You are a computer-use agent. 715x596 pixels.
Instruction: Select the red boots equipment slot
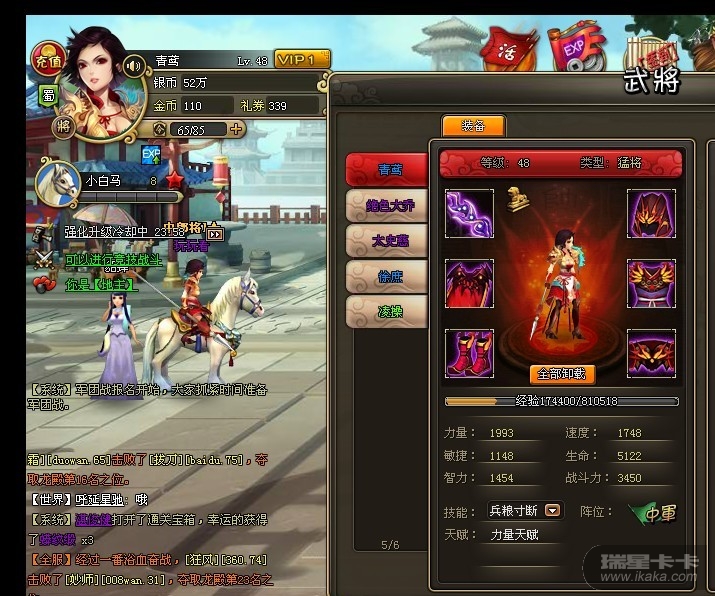(x=470, y=352)
